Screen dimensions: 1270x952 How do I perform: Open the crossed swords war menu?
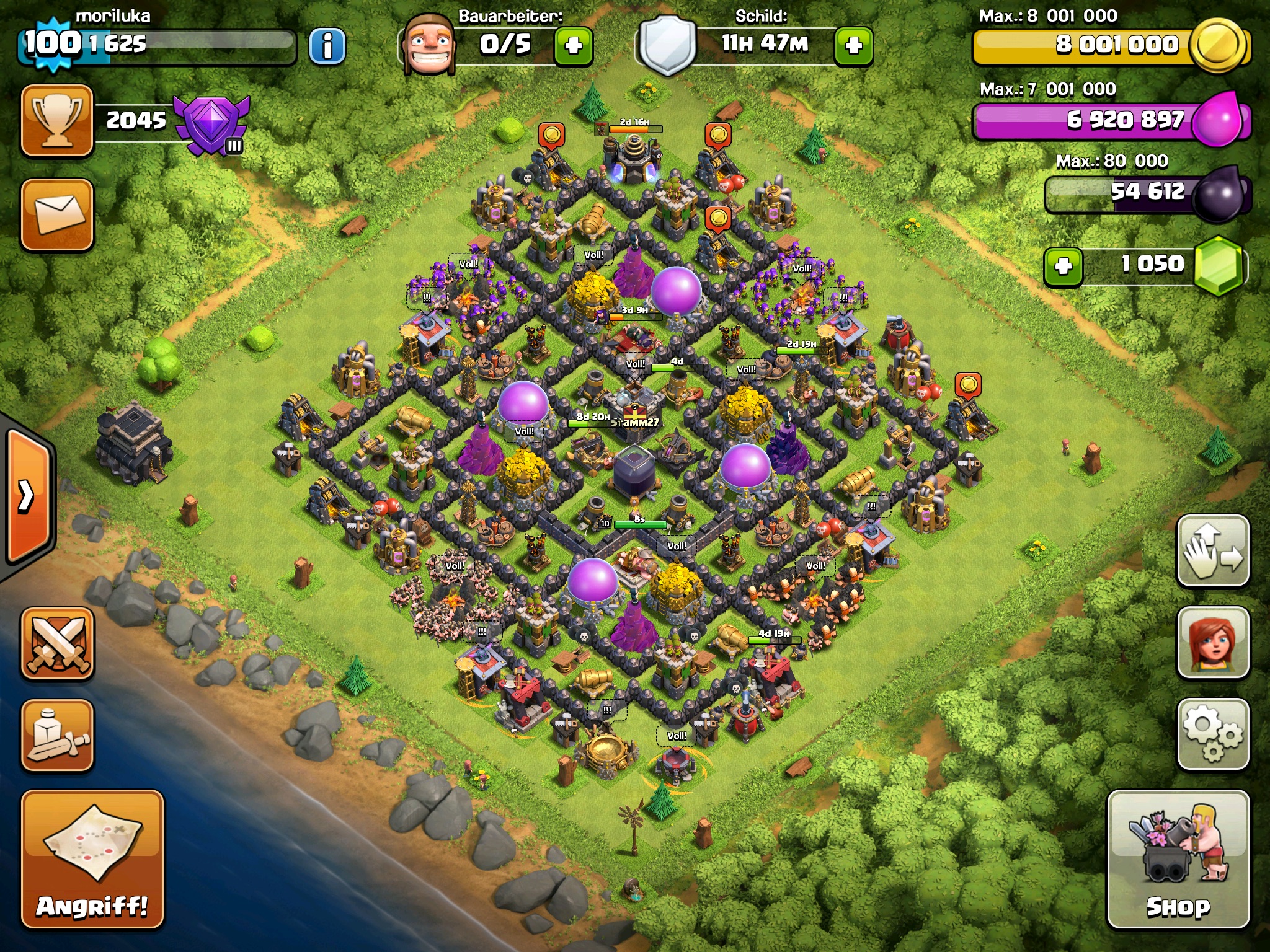57,643
